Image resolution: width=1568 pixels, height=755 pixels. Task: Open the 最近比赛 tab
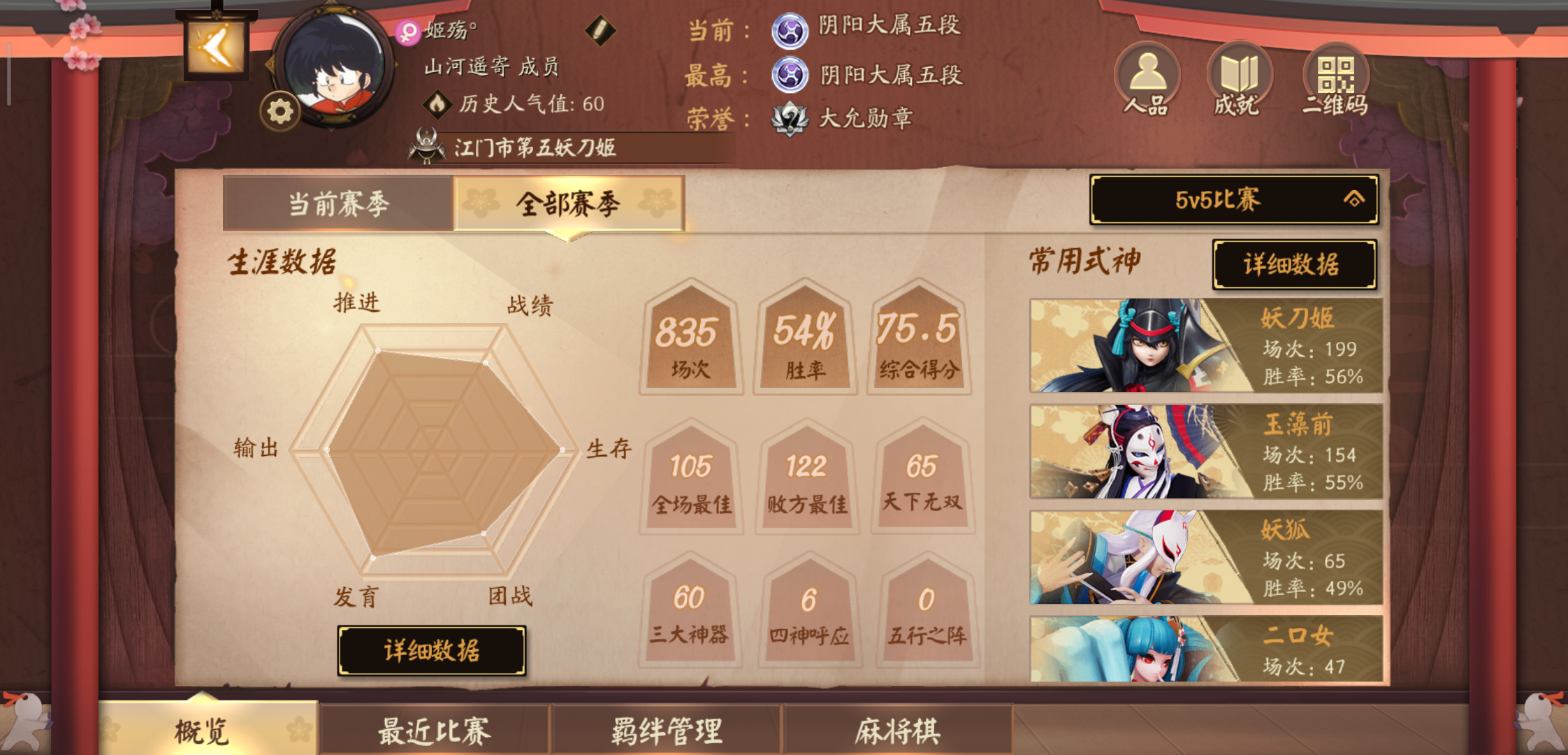[x=433, y=729]
